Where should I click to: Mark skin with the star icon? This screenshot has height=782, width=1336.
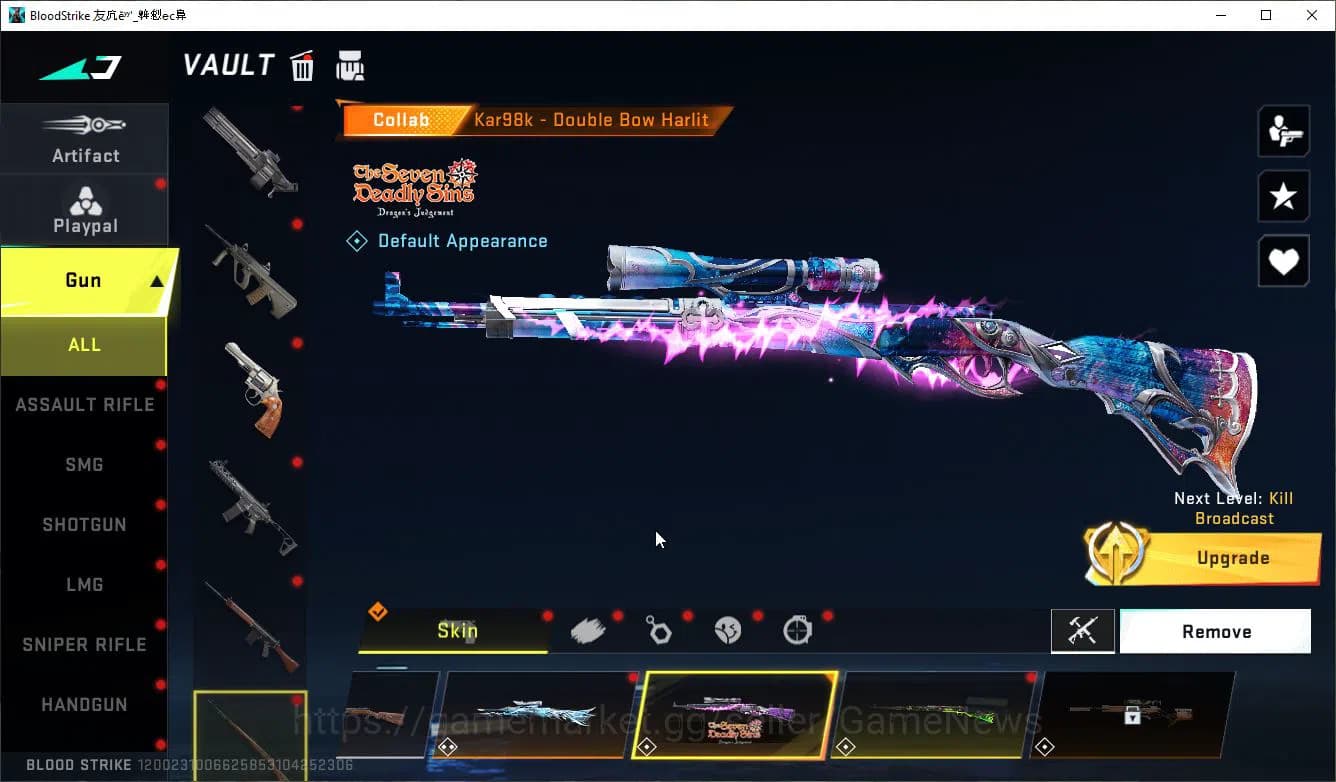click(x=1283, y=196)
